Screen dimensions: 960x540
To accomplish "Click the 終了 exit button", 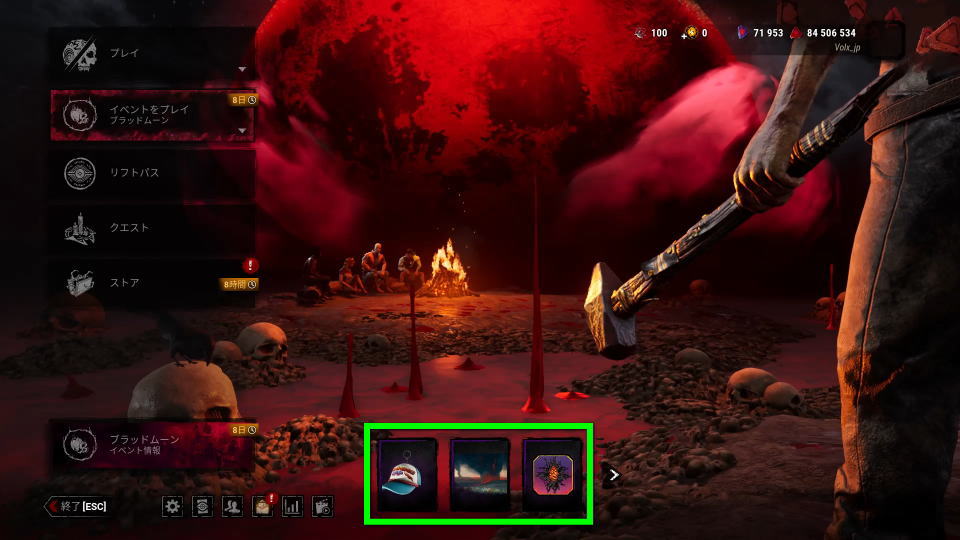I will (x=77, y=506).
